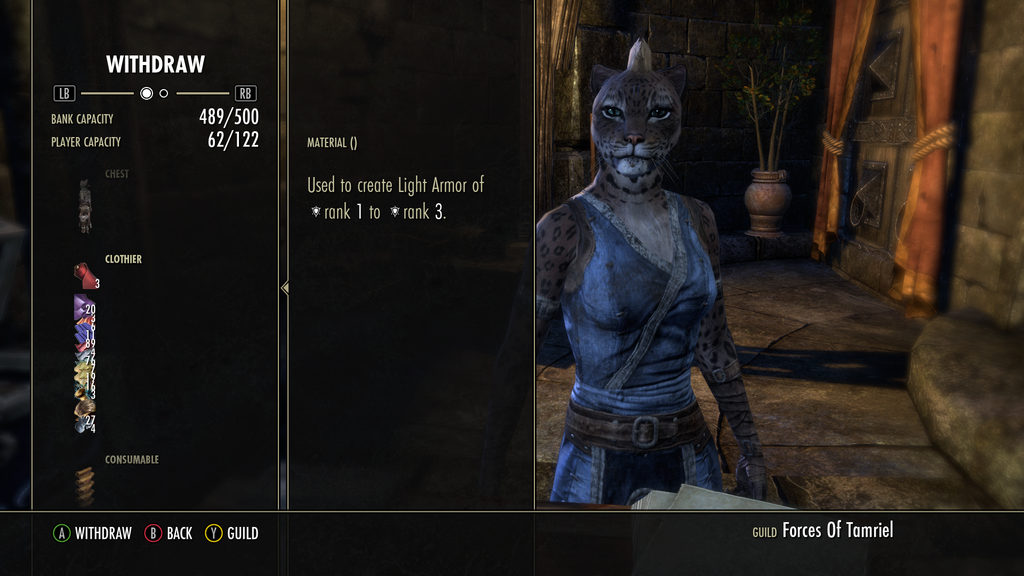Switch to the second bank page dot
This screenshot has height=576, width=1024.
pyautogui.click(x=164, y=94)
